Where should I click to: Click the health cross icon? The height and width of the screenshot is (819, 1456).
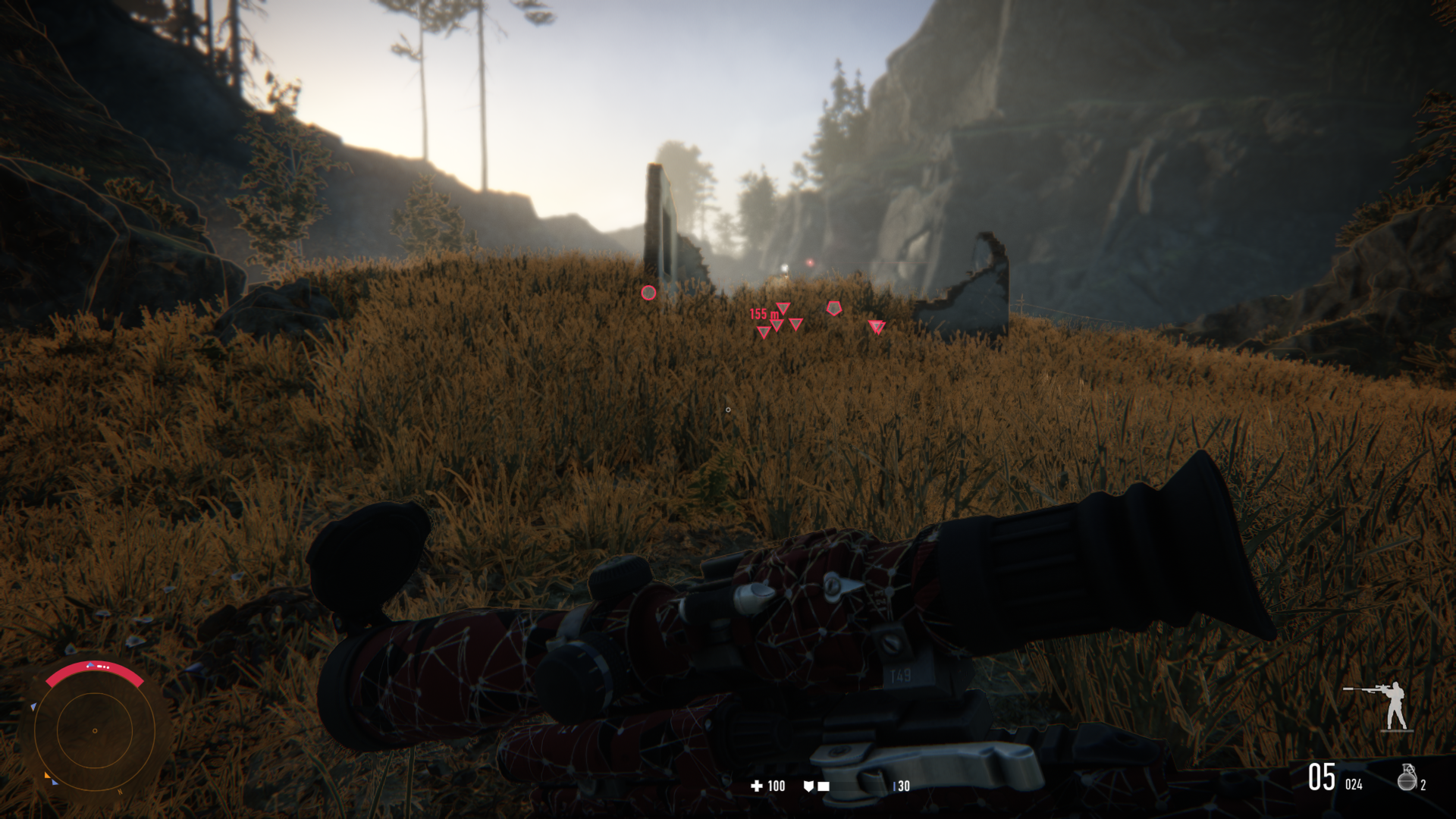[757, 786]
